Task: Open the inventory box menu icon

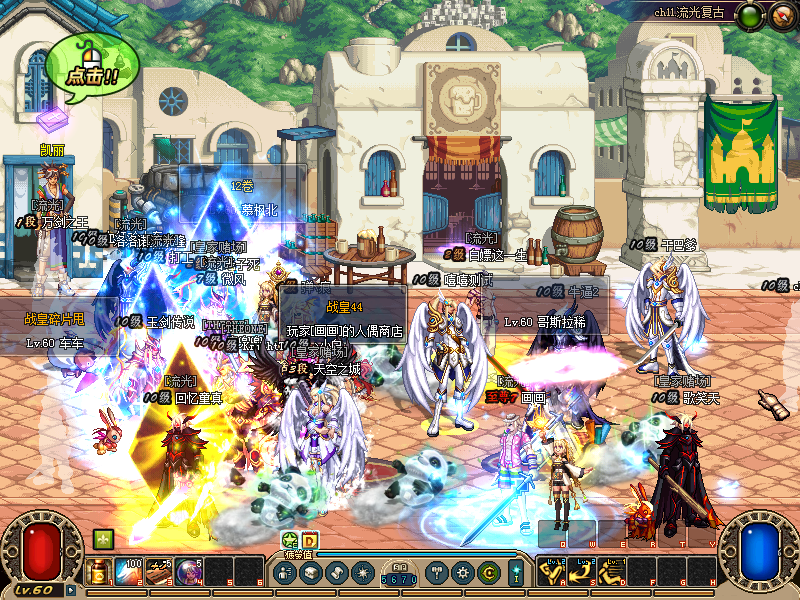Action: point(311,573)
